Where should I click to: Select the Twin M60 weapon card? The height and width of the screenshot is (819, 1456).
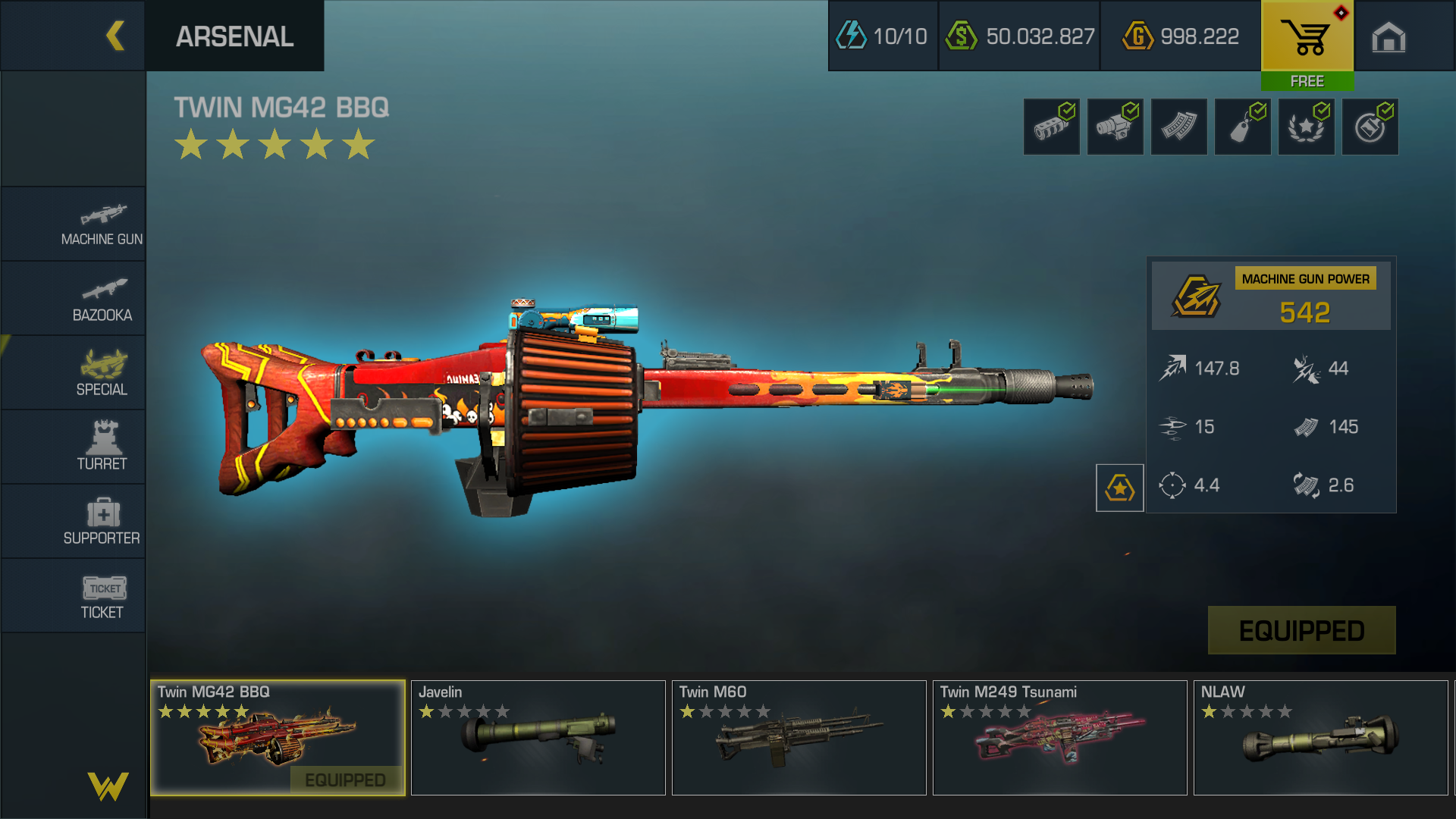point(799,737)
